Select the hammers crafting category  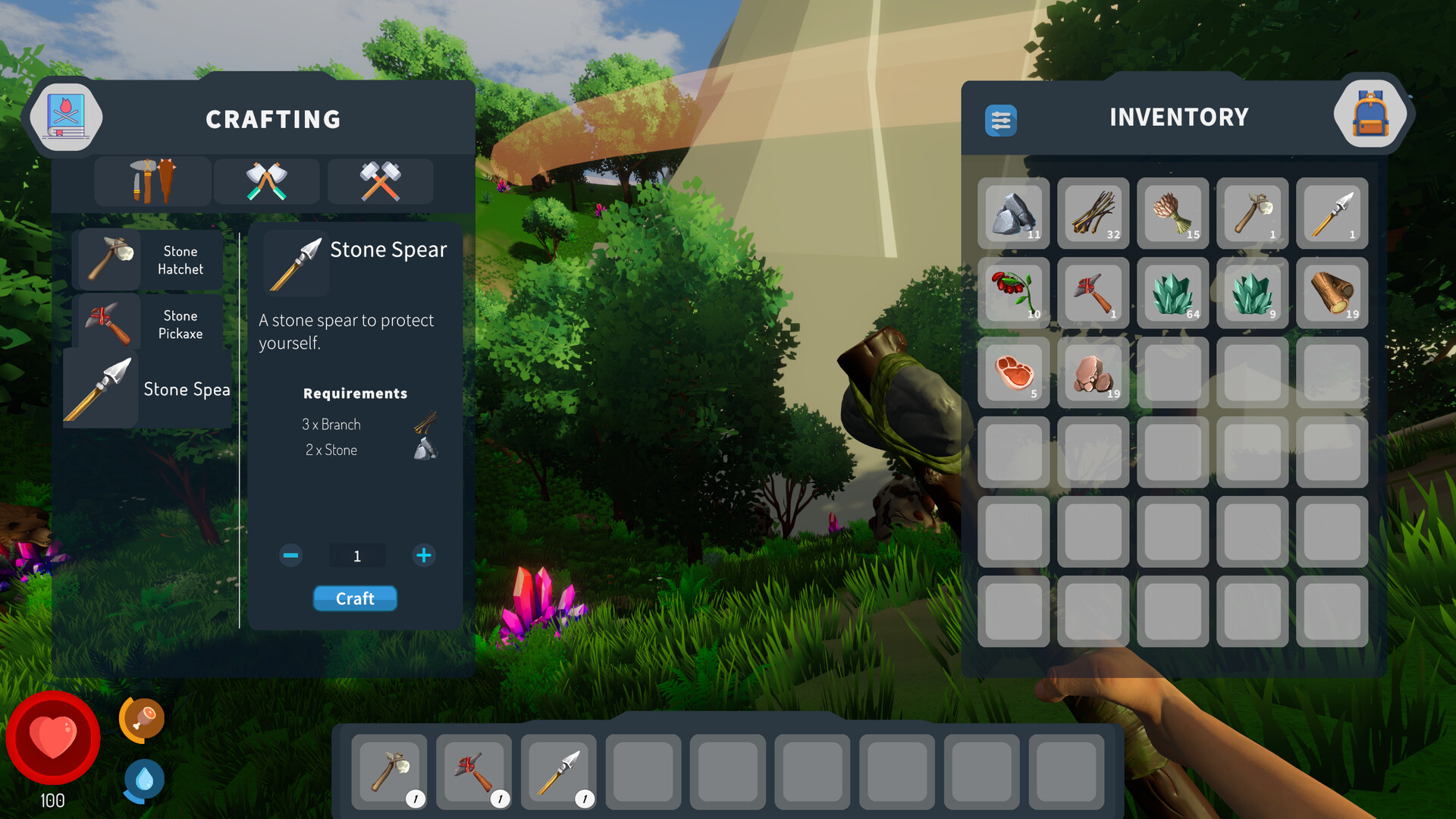[x=380, y=181]
